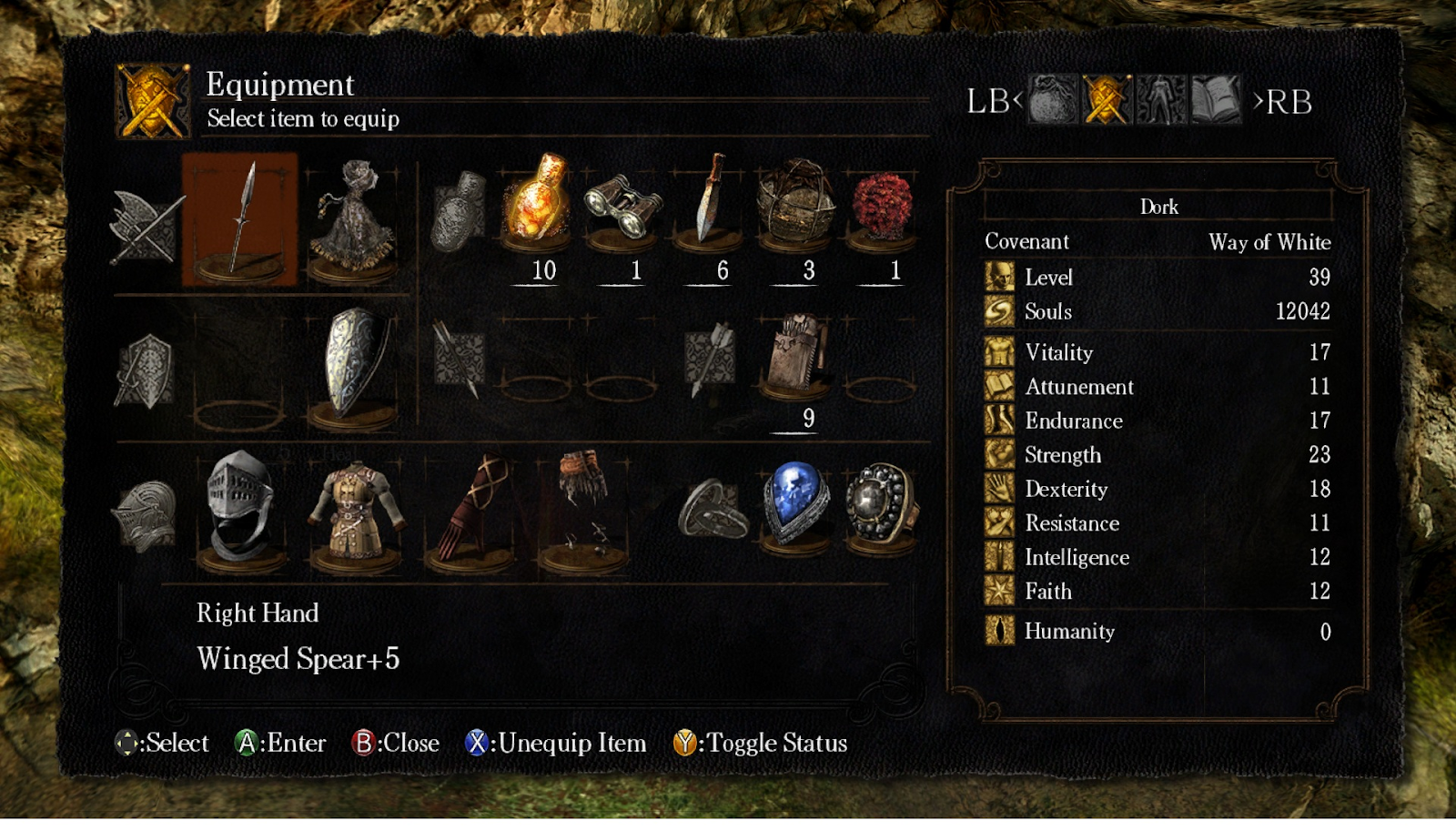Choose the blue teardrop ring slot
Screen dimensions: 1456x831
tap(795, 505)
